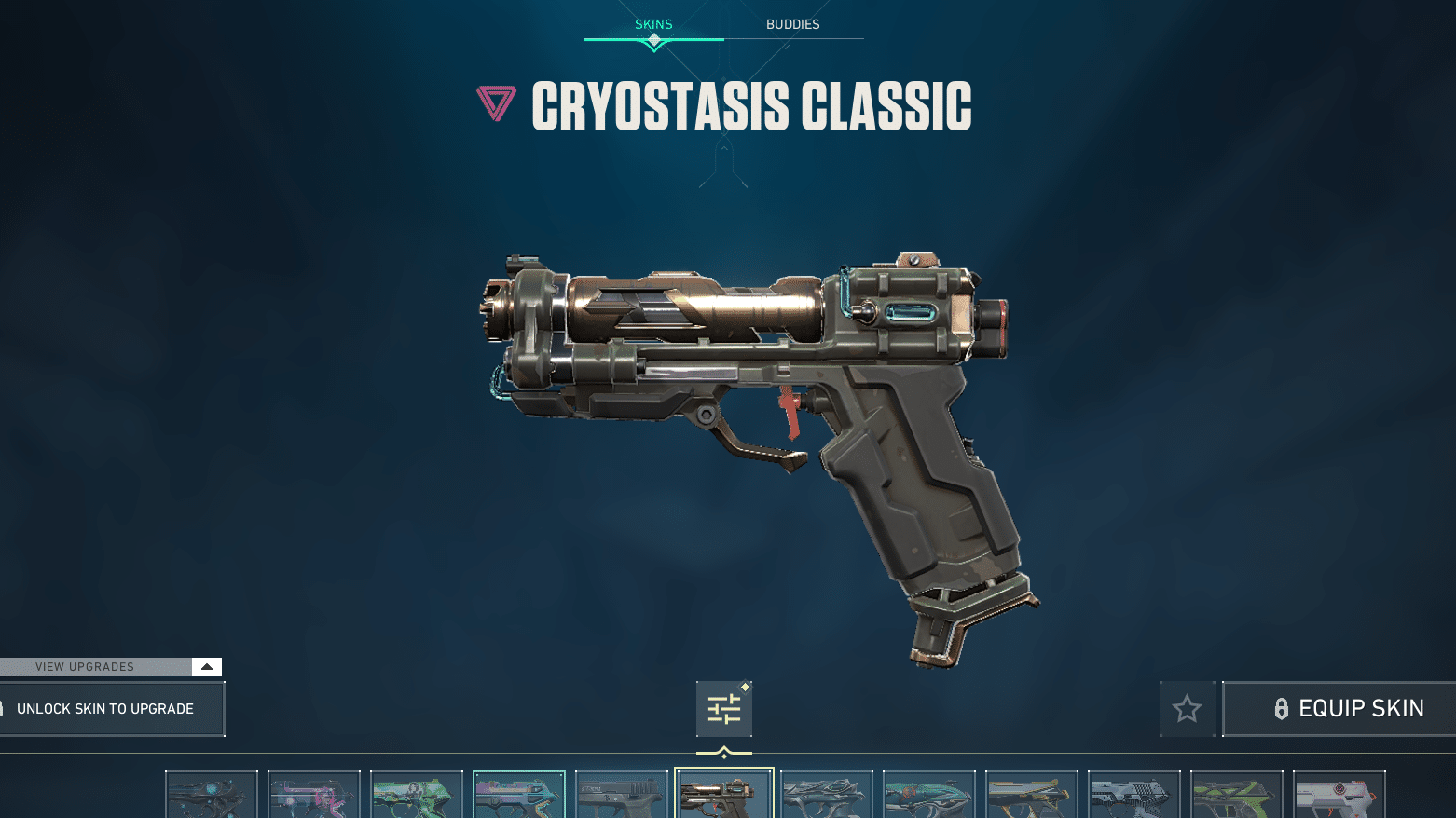This screenshot has width=1456, height=818.
Task: Click Unlock Skin to Upgrade
Action: coord(104,708)
